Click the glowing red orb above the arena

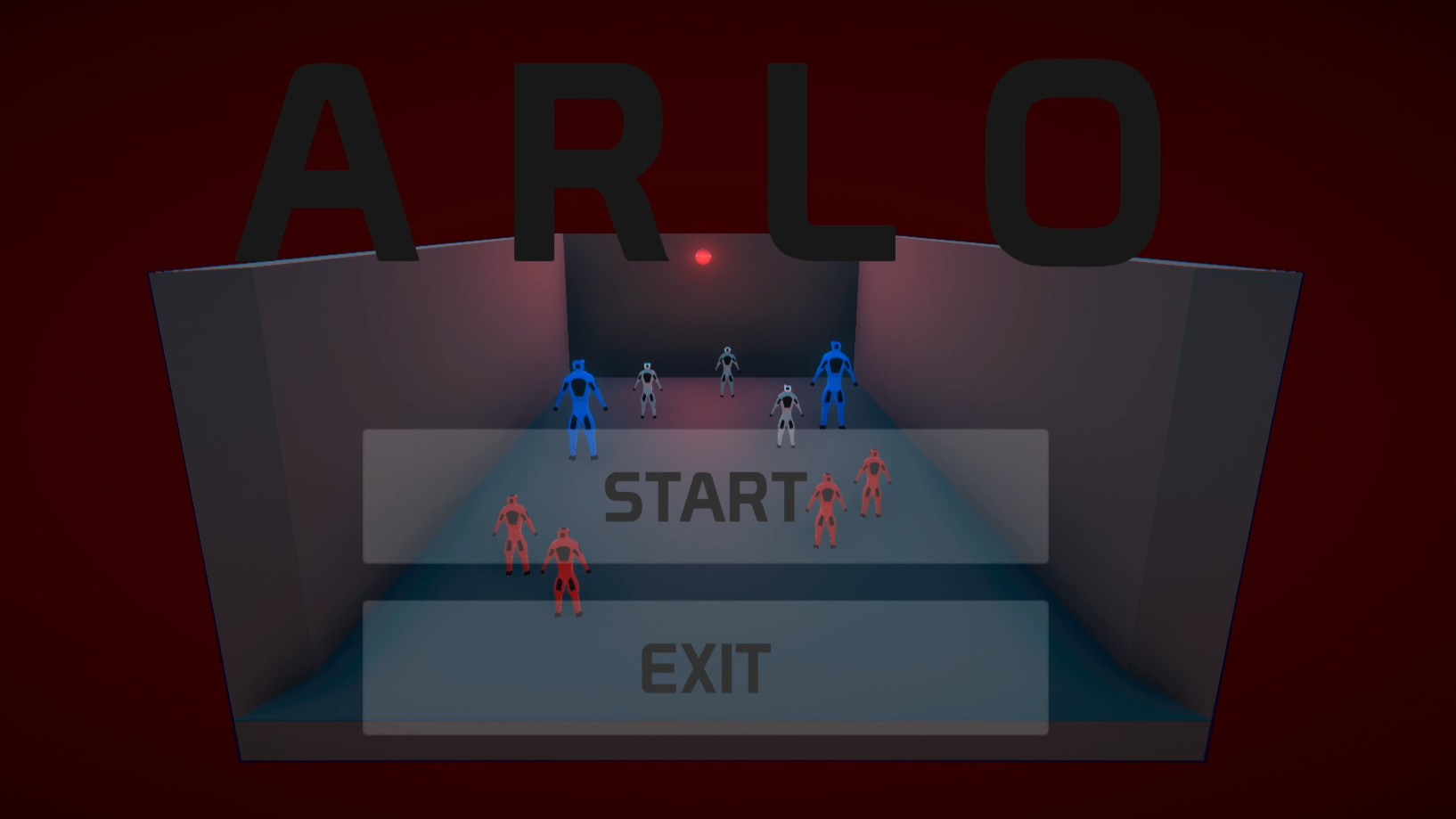click(x=703, y=257)
